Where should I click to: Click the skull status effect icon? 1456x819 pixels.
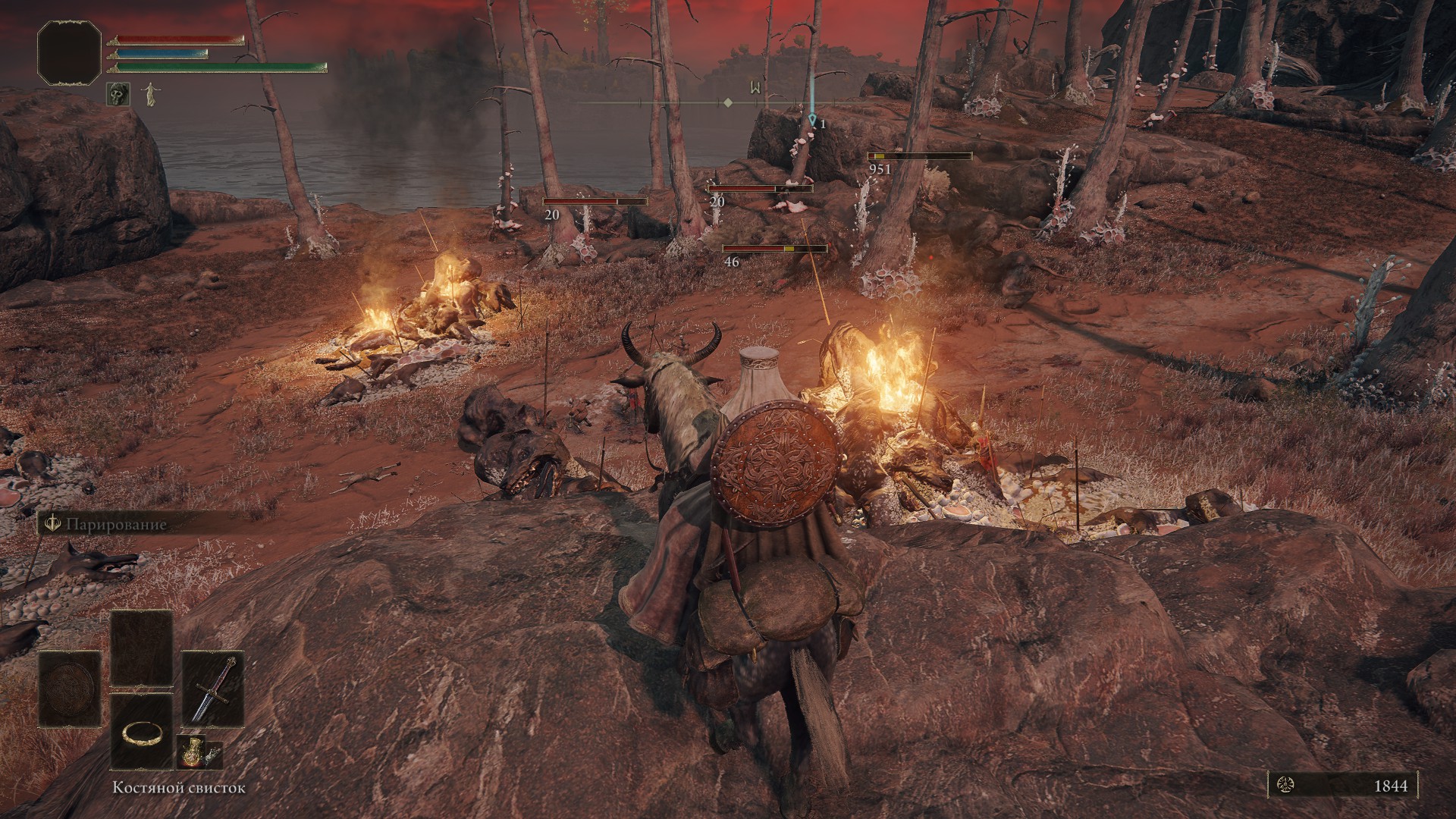pos(116,94)
